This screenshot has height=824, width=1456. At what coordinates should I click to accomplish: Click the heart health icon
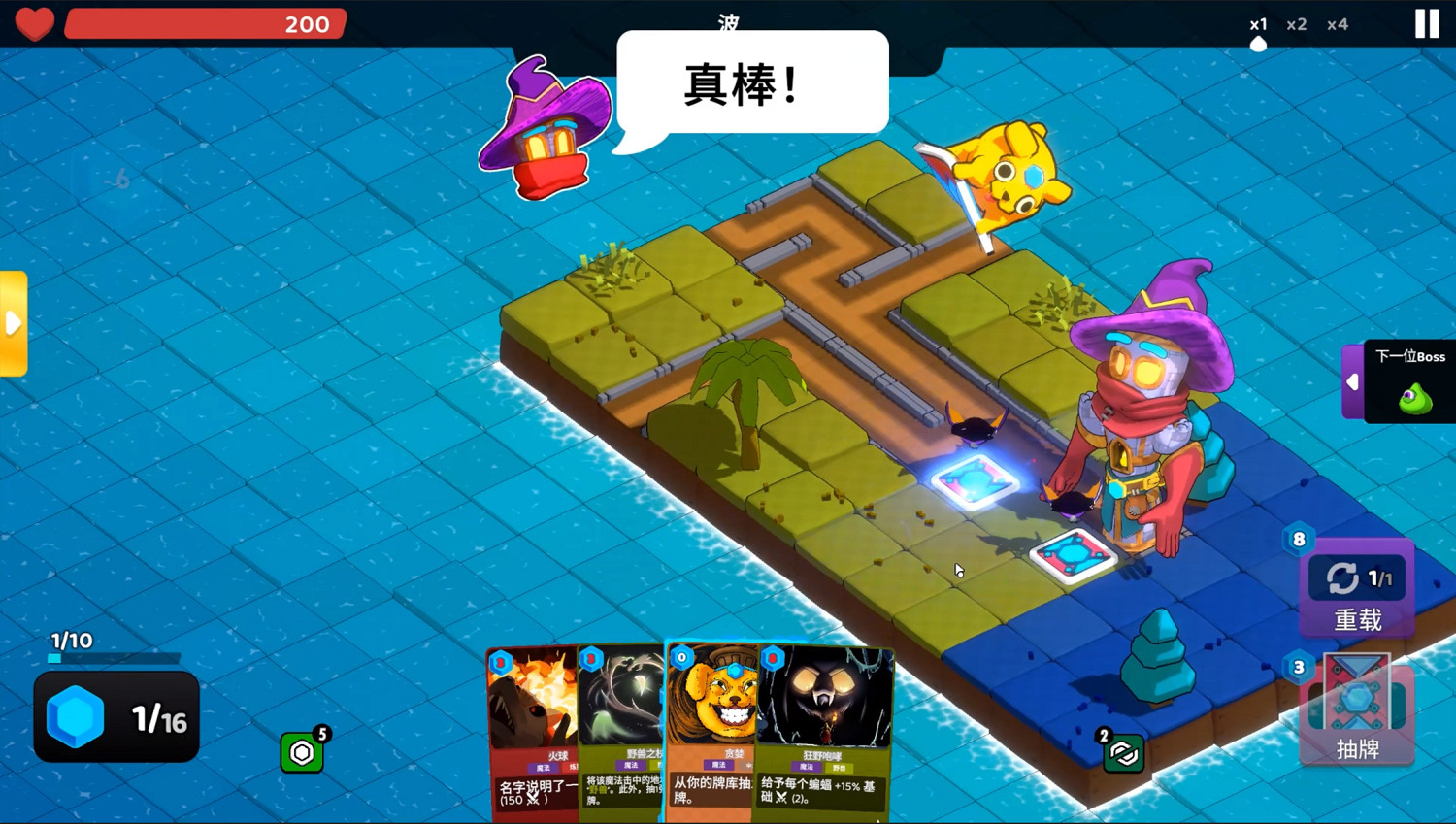pos(35,24)
